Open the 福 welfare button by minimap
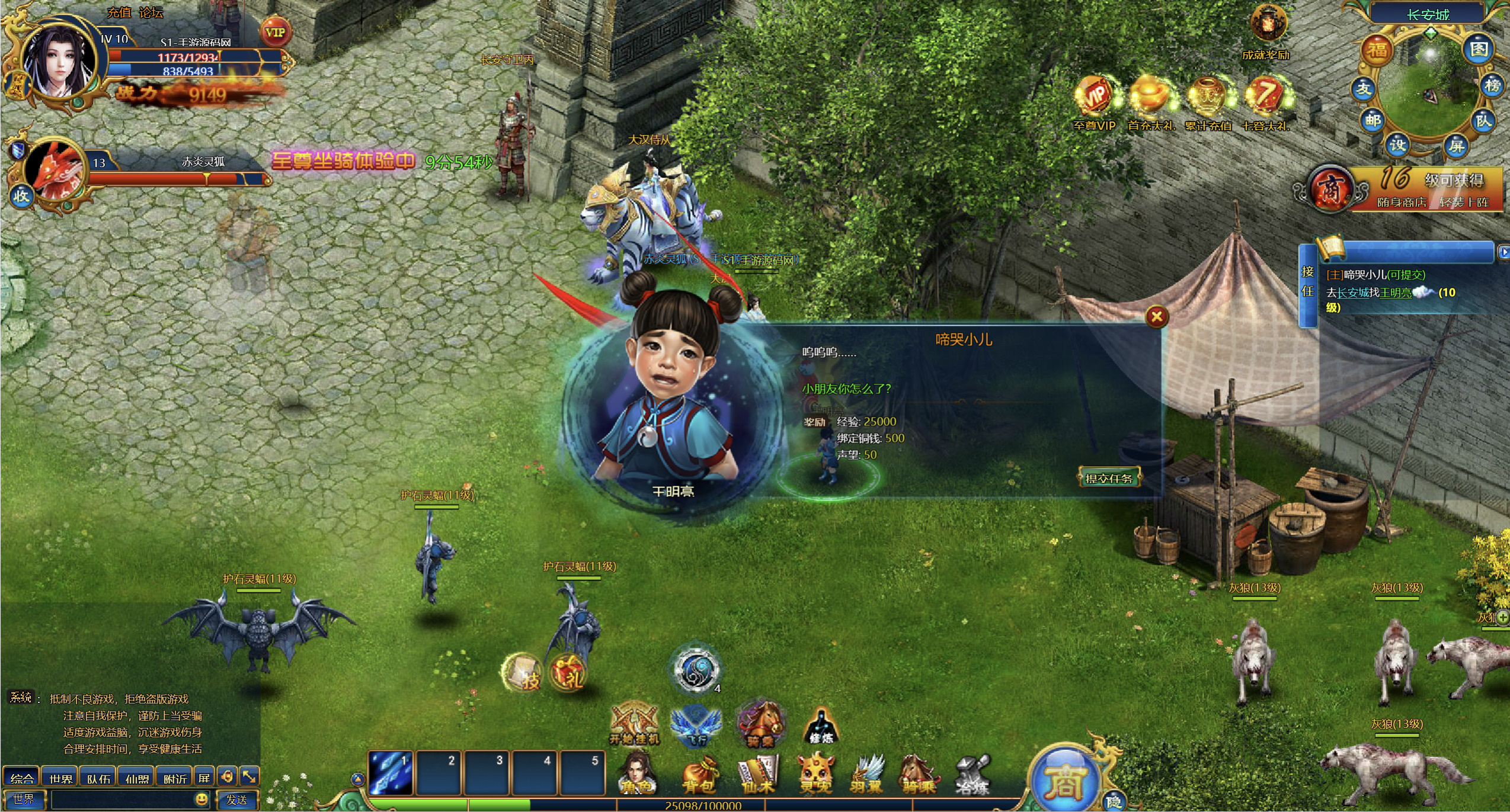 [1377, 50]
